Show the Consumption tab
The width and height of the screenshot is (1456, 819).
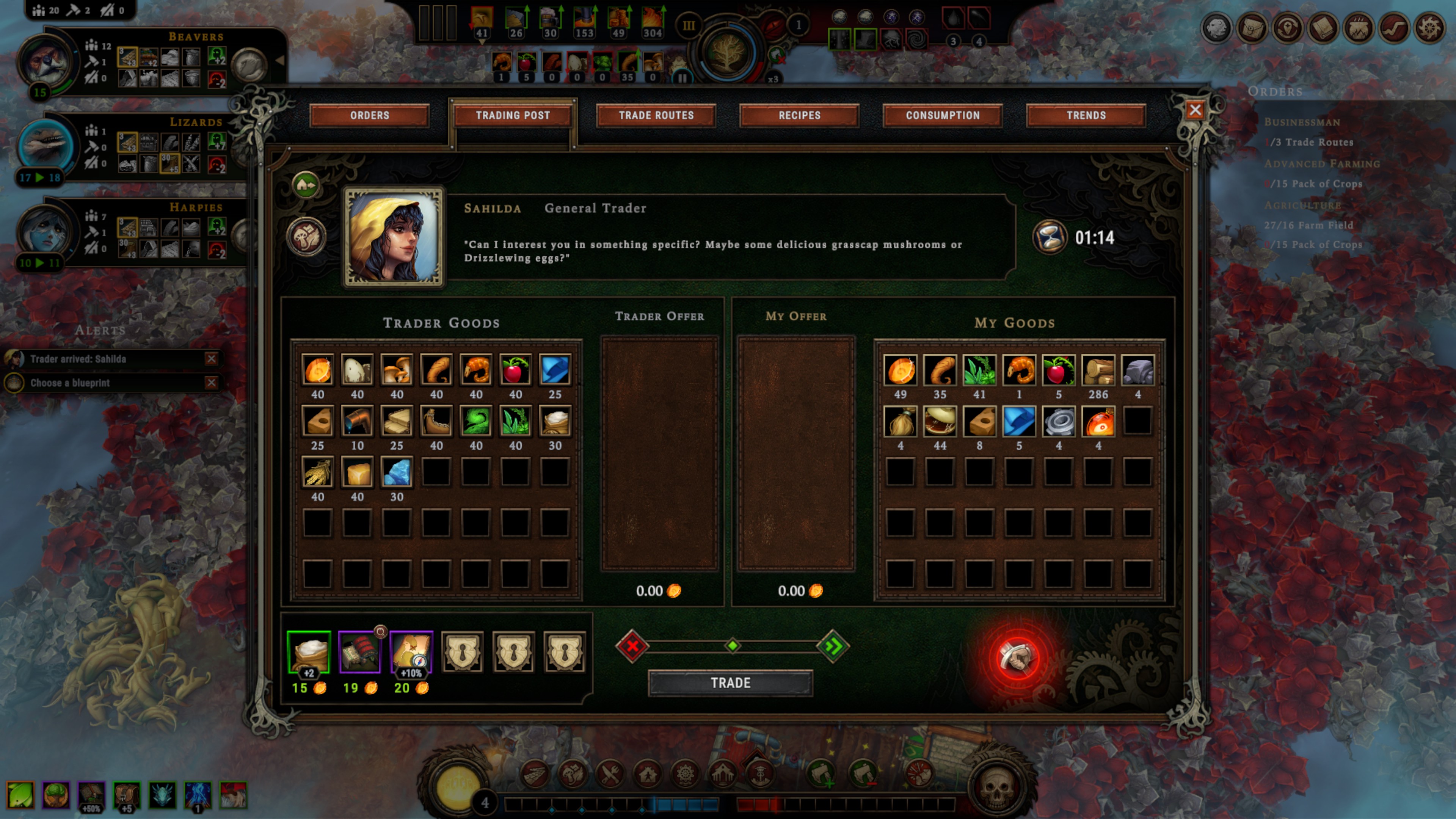942,115
